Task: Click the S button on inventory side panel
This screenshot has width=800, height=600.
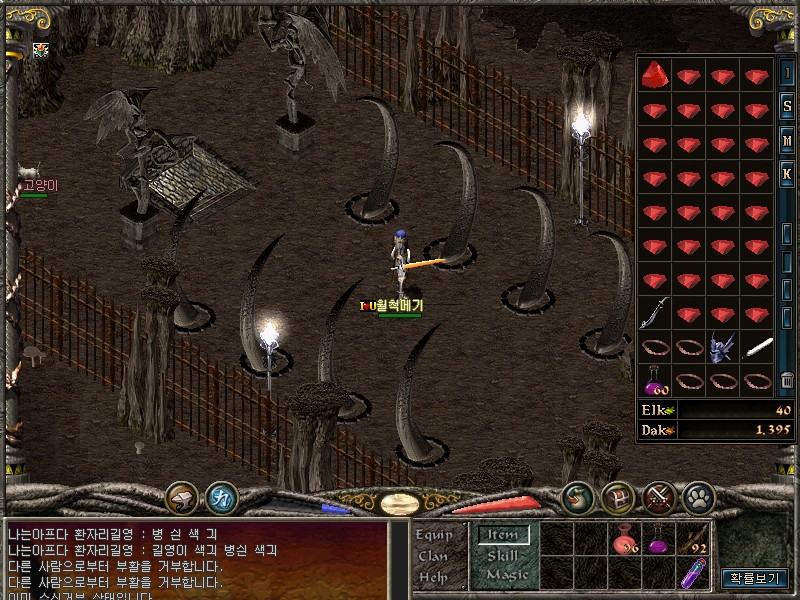Action: (787, 105)
